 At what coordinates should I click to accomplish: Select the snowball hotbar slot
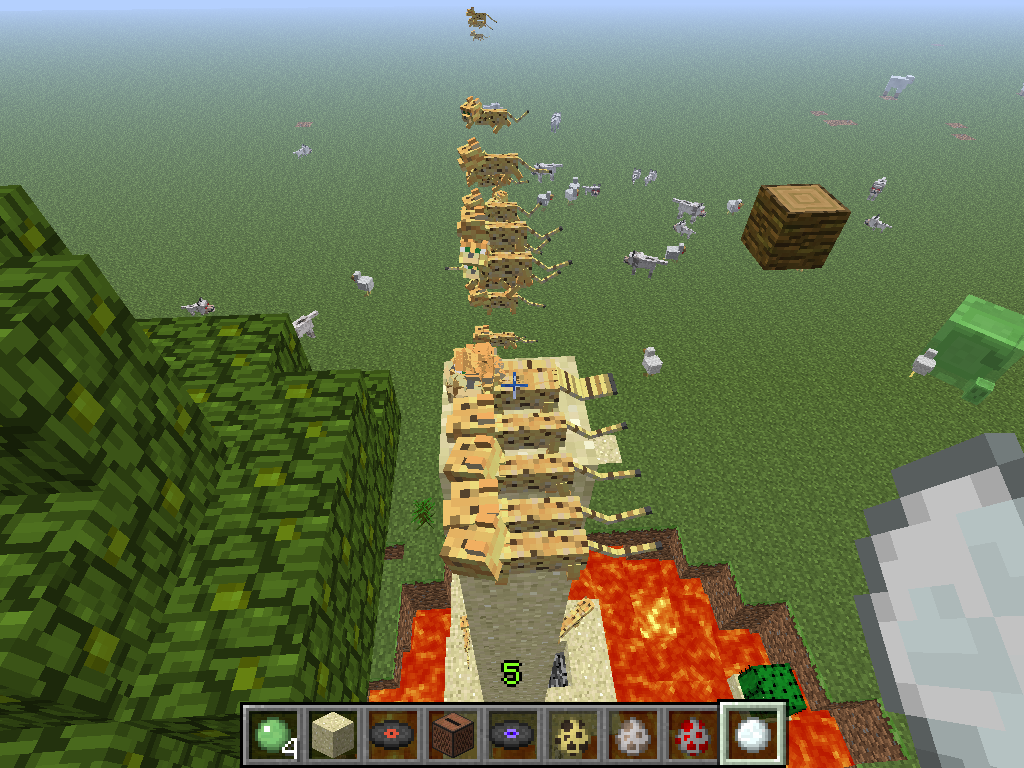(752, 734)
